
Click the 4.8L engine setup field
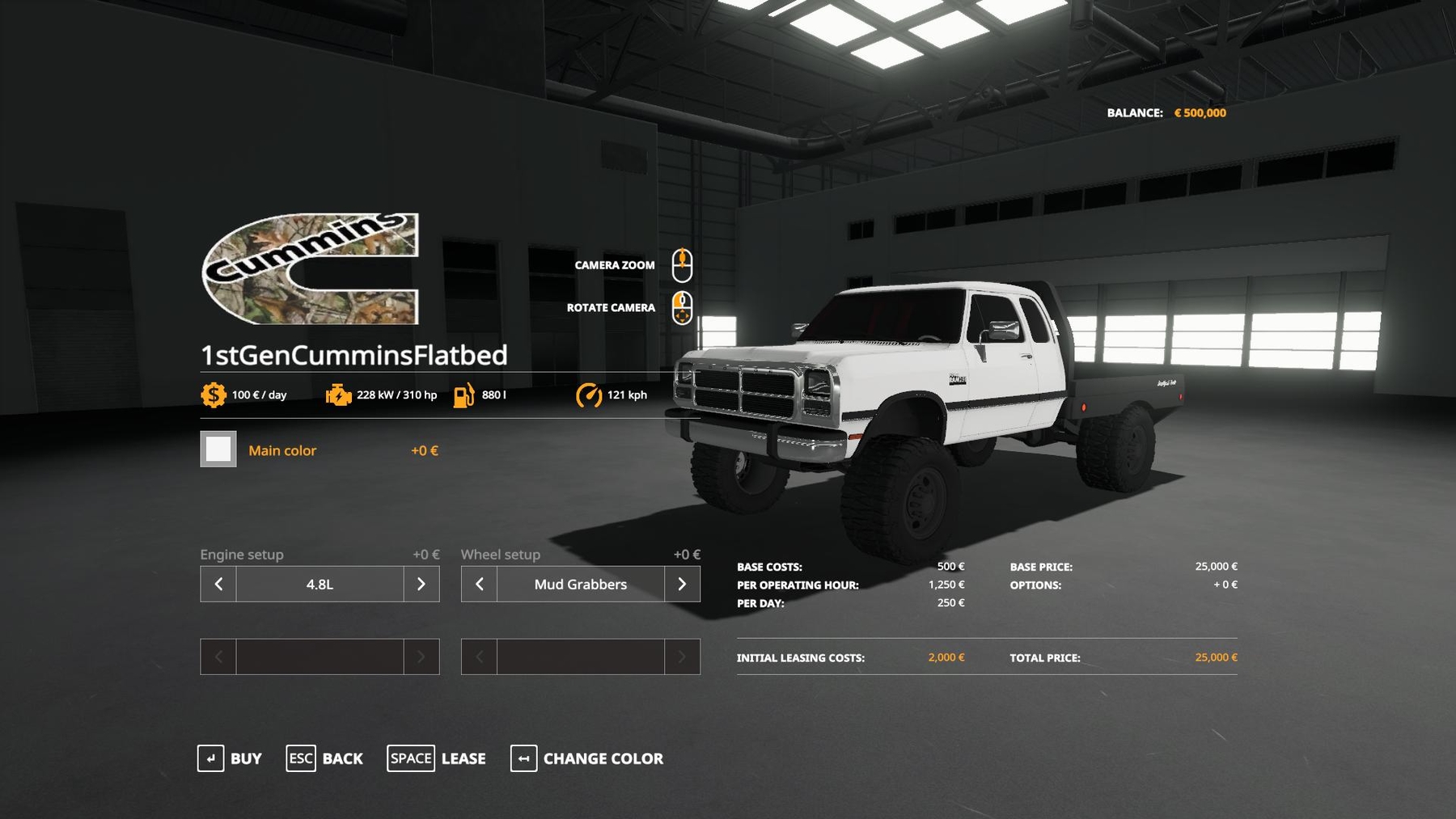pos(320,584)
